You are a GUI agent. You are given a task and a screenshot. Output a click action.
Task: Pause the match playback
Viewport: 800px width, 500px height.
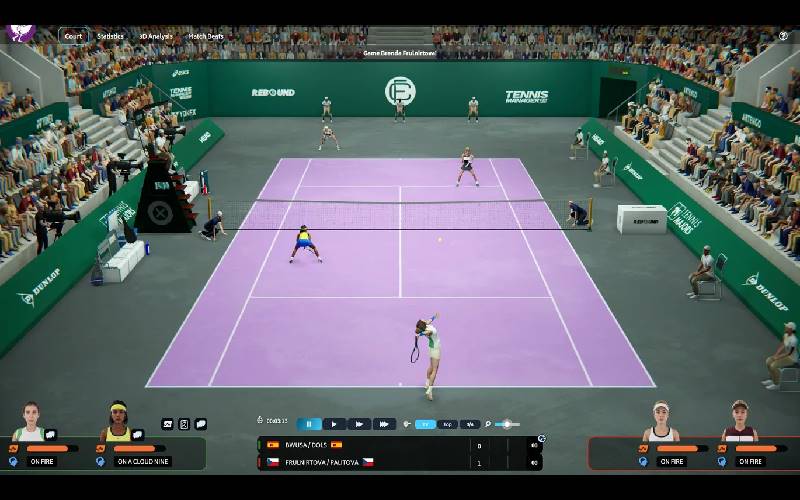tap(309, 424)
